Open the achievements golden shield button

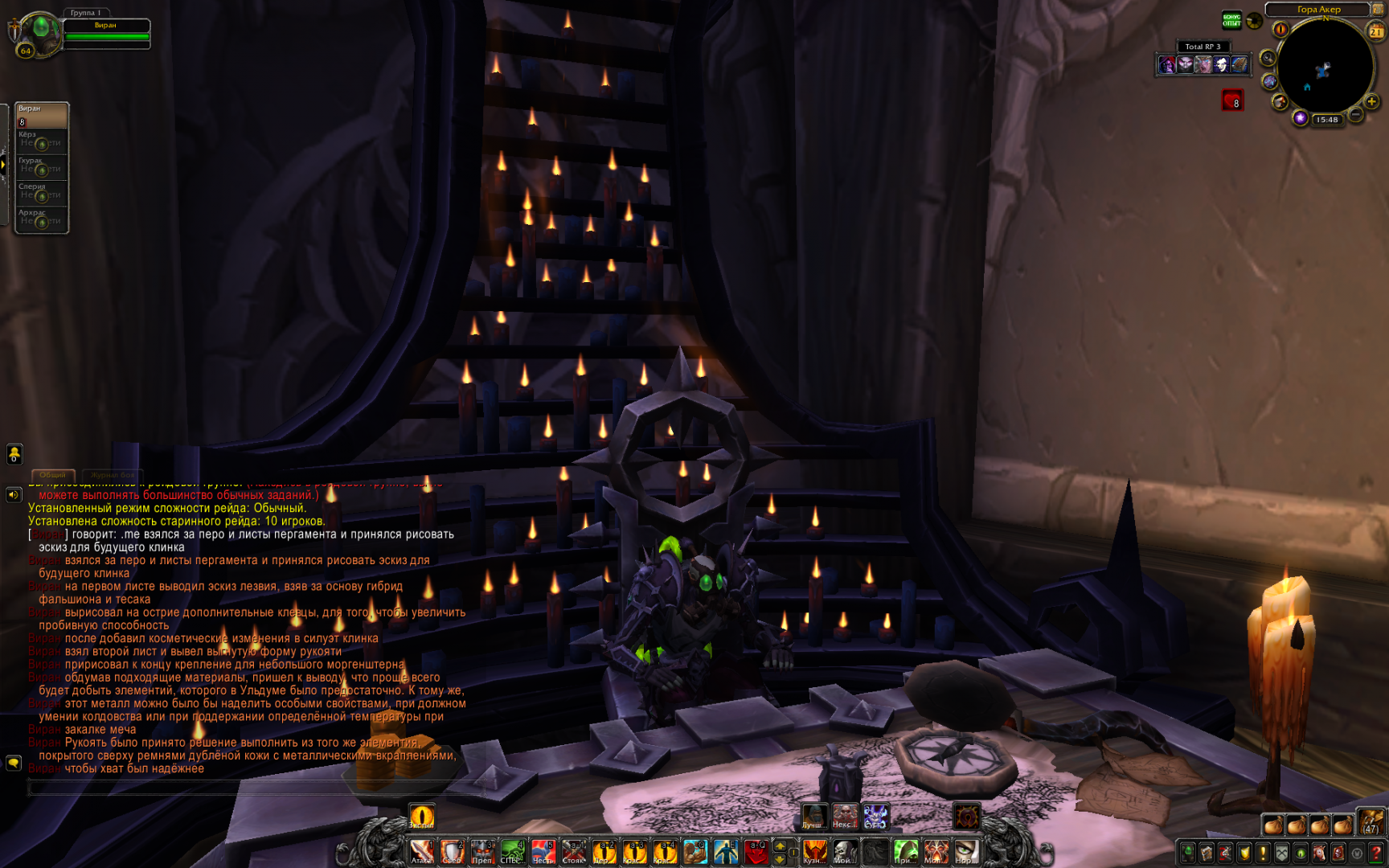pos(1244,854)
